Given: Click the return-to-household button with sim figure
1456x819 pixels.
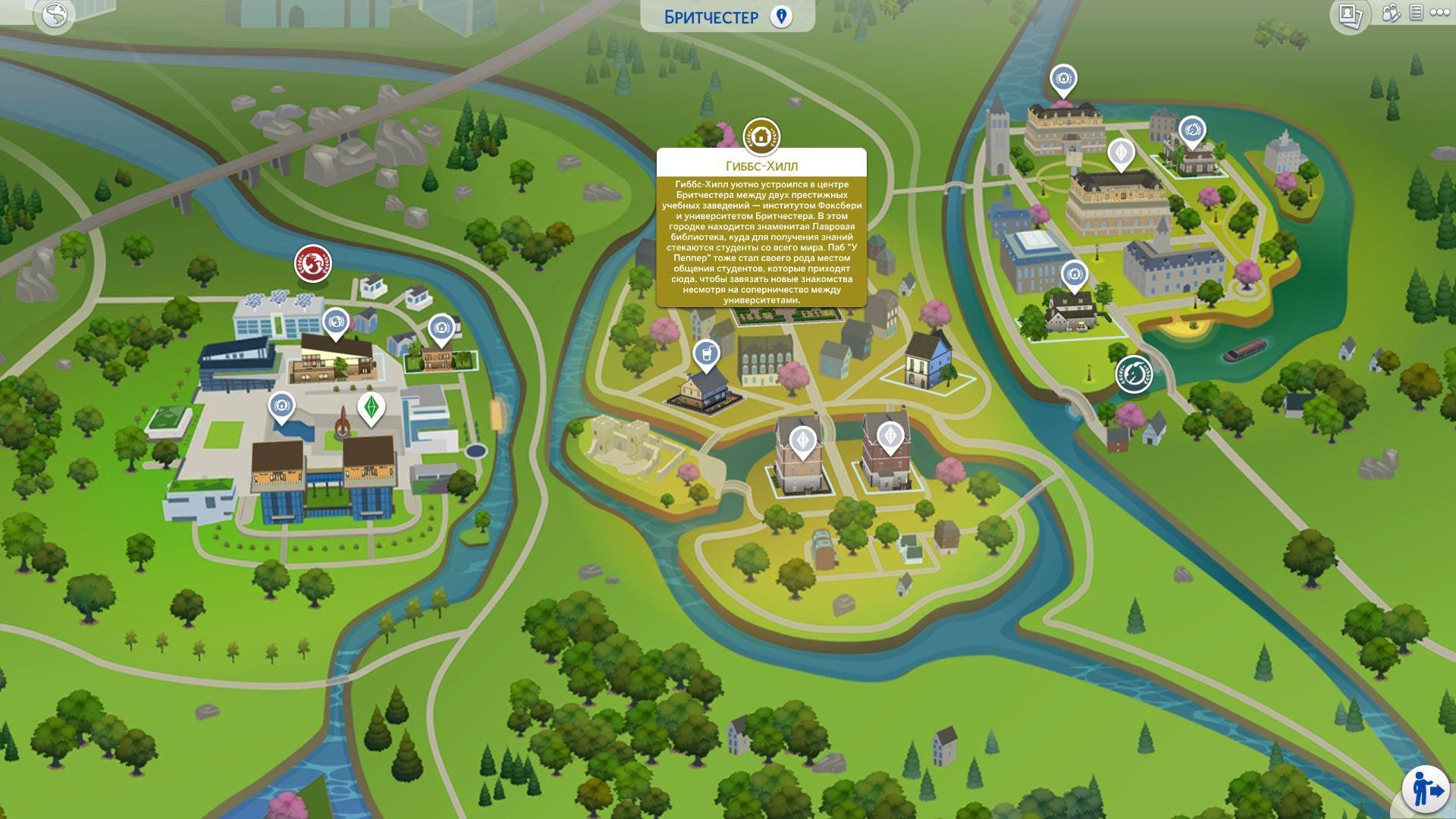Looking at the screenshot, I should tap(1426, 789).
